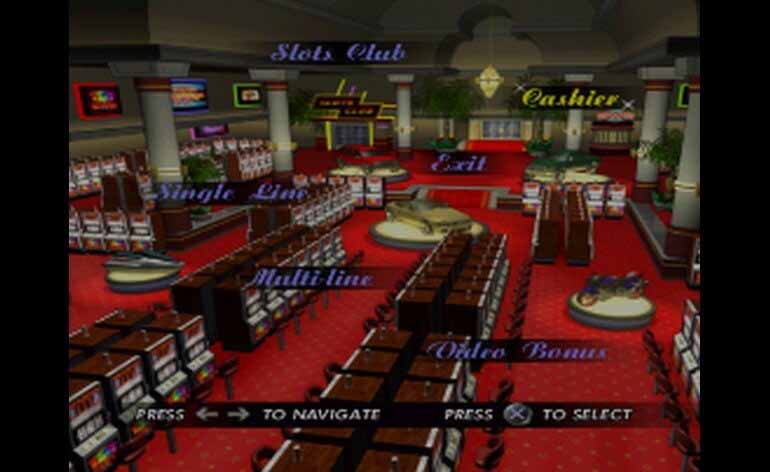Go to the Cashier
Viewport: 770px width, 472px height.
(571, 98)
